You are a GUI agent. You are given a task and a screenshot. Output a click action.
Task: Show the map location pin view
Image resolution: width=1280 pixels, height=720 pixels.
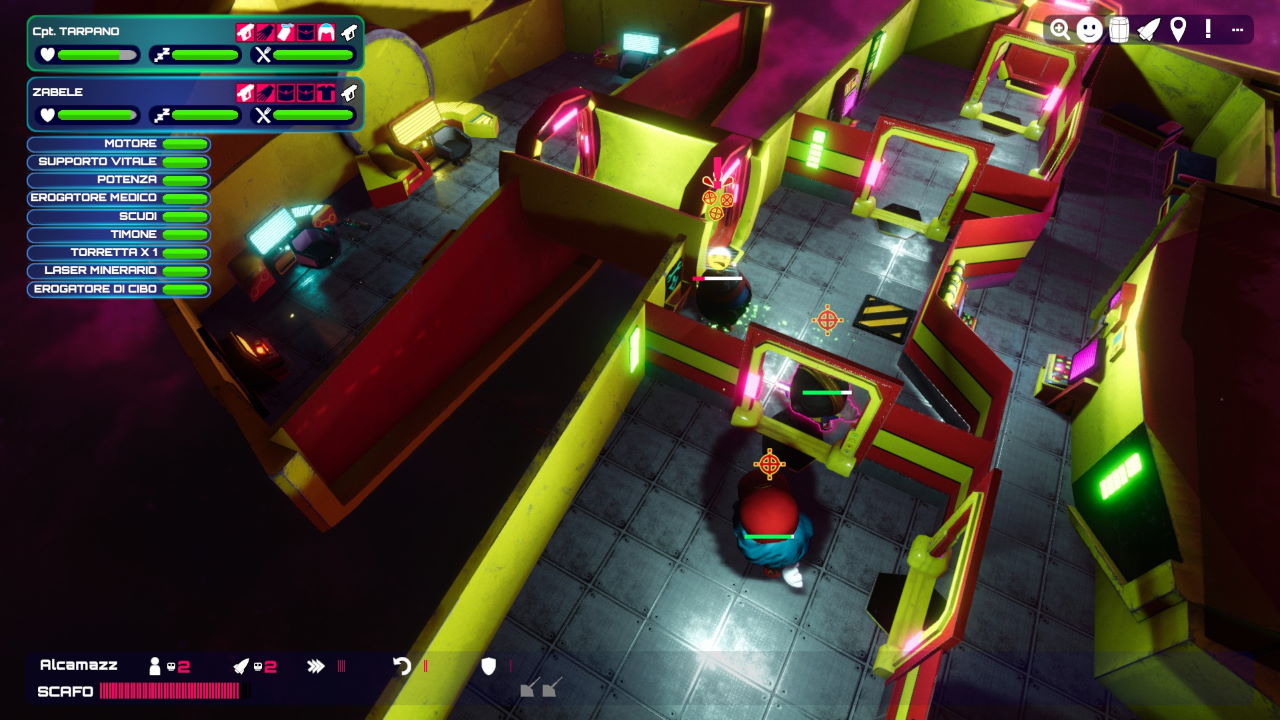[x=1178, y=30]
